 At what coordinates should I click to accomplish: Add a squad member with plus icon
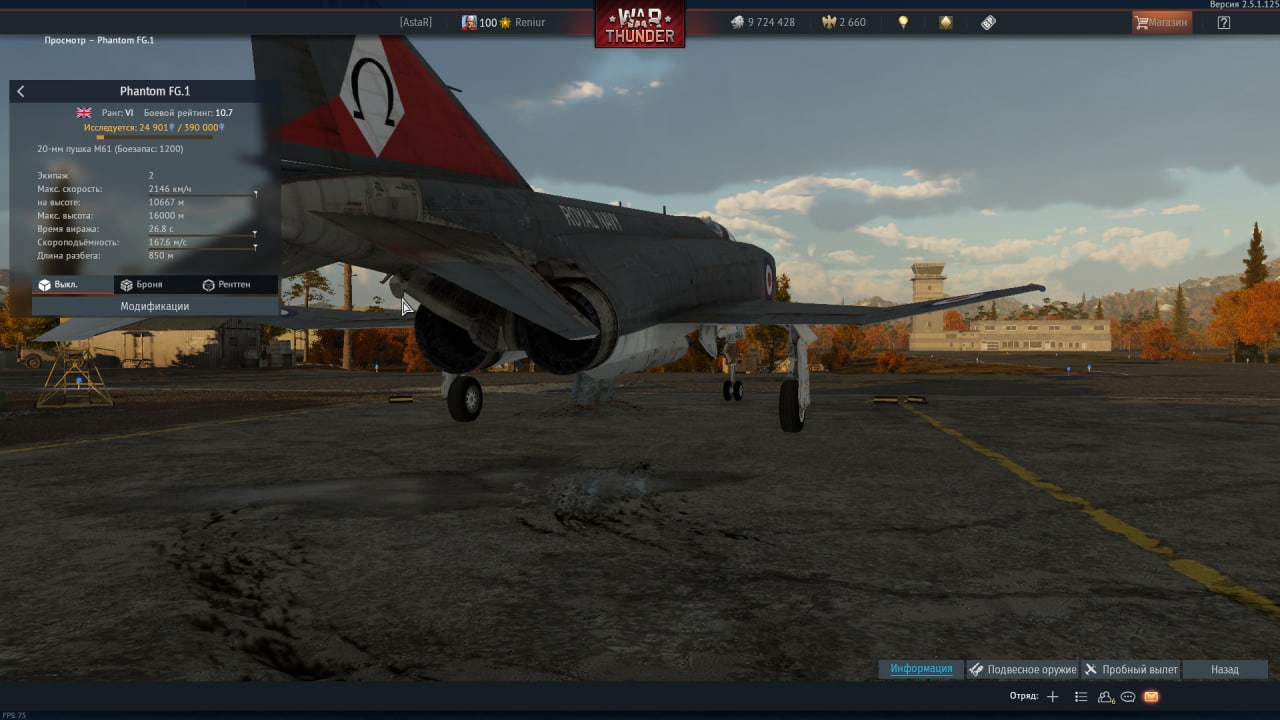click(1052, 696)
